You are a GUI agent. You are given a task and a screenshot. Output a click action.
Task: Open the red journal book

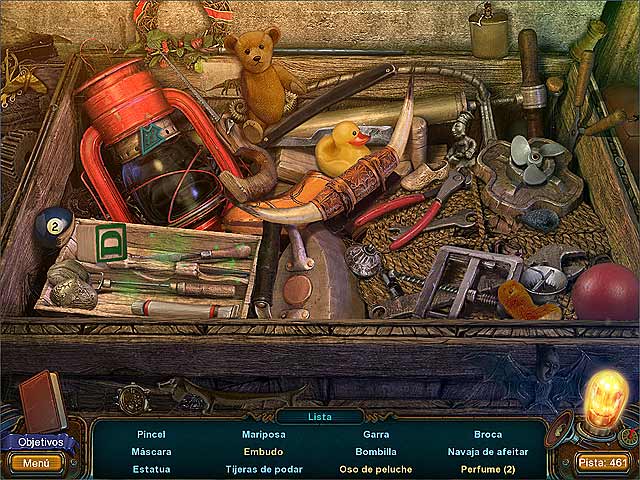[43, 400]
